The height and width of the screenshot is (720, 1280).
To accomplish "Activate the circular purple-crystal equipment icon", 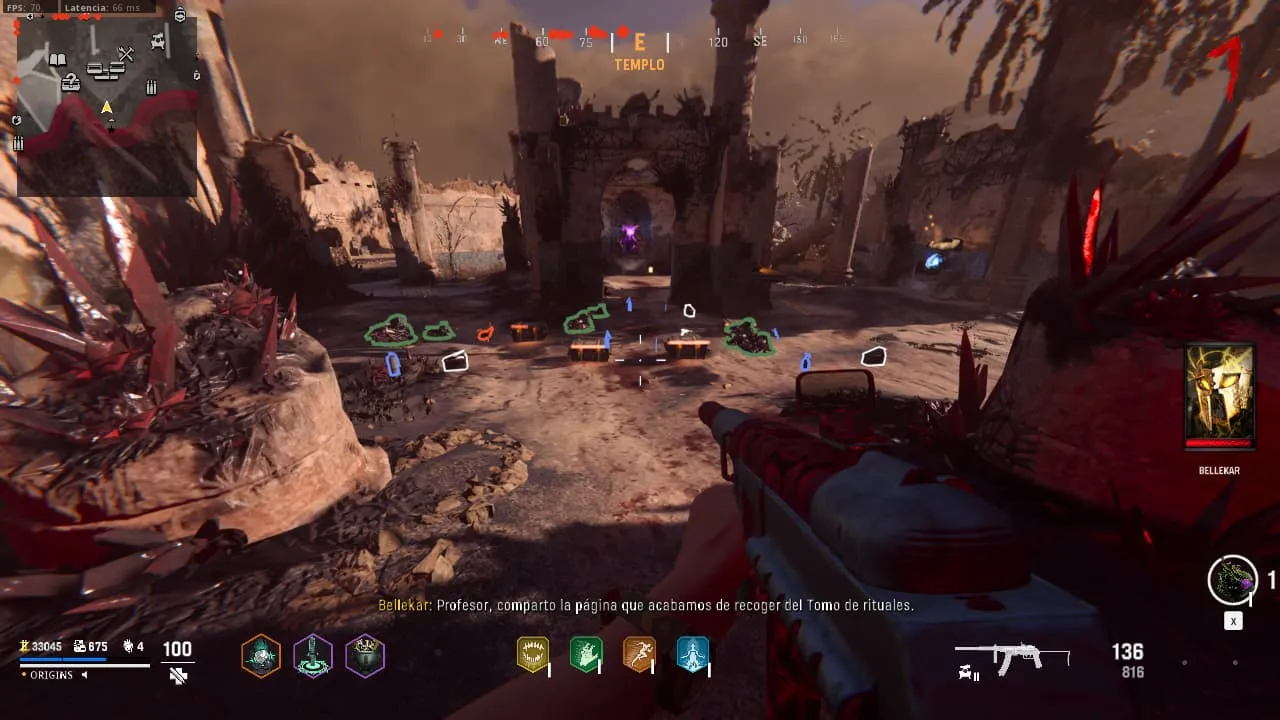I will click(x=1232, y=580).
